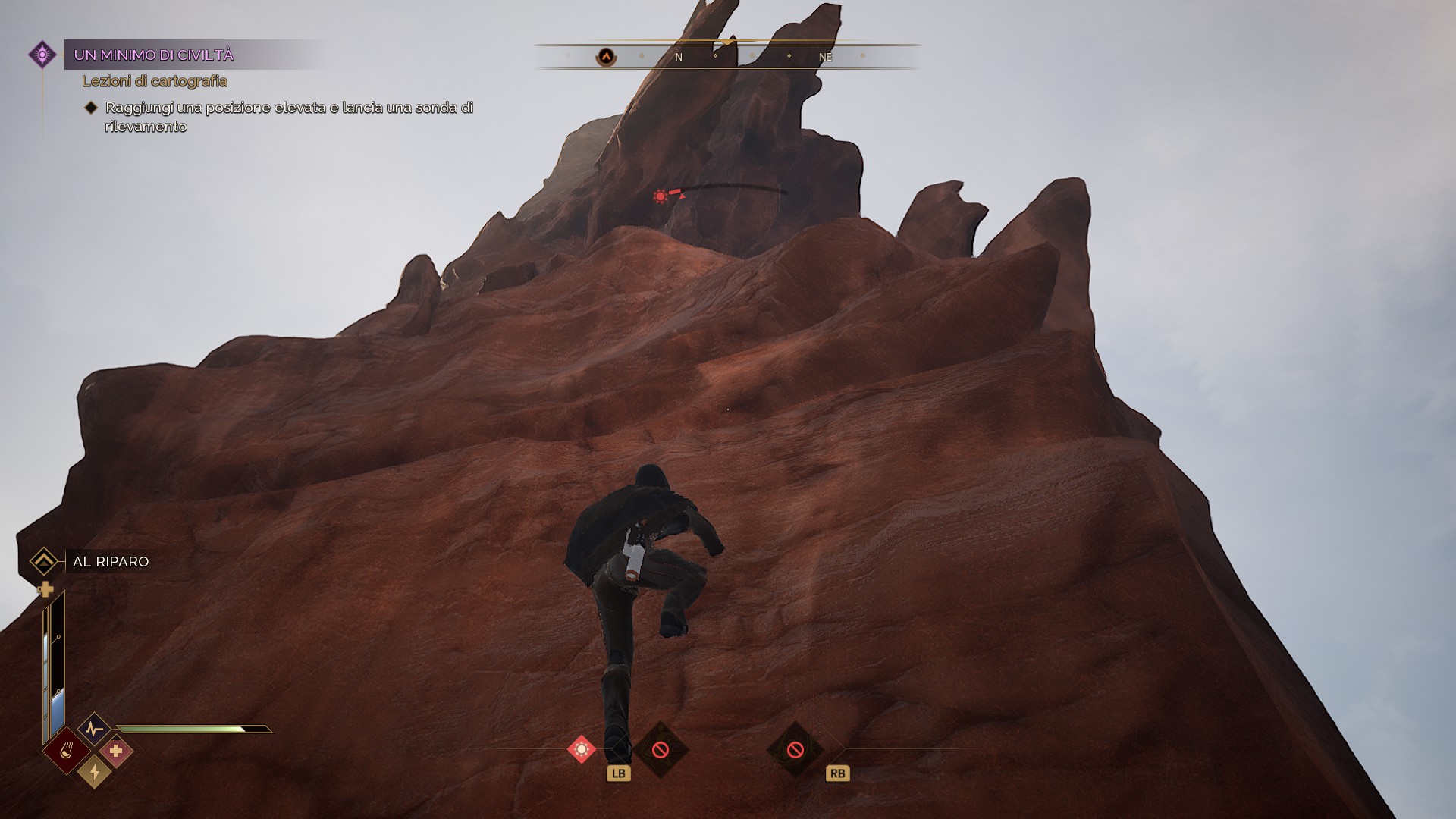The image size is (1456, 819).
Task: Select the objective about launching a survey probe
Action: pyautogui.click(x=288, y=117)
